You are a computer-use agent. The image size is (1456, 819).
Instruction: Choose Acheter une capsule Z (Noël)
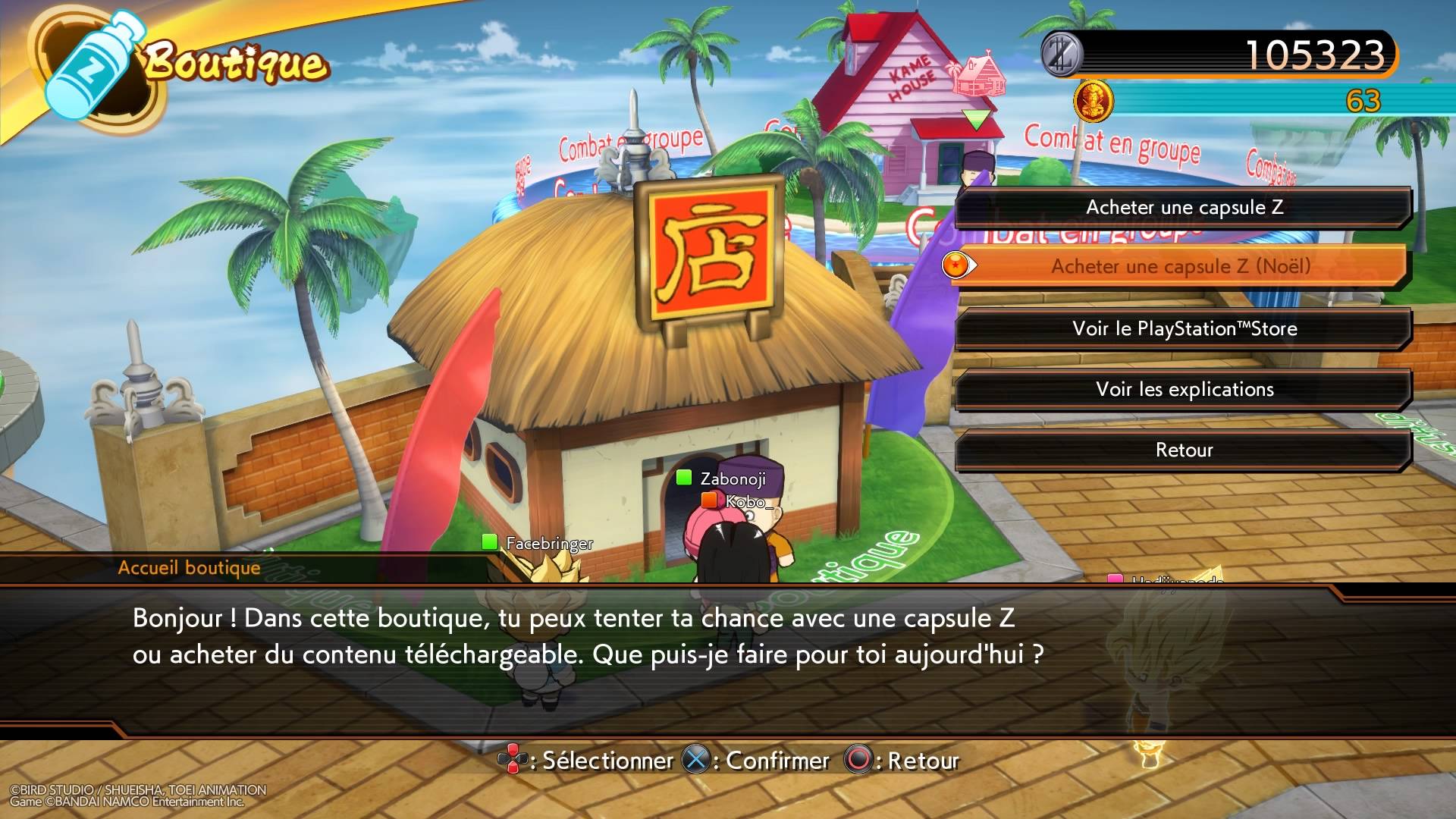pos(1180,266)
